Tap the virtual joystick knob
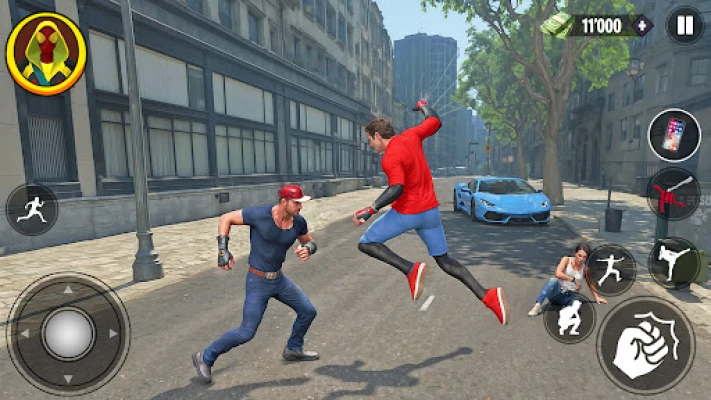Image resolution: width=711 pixels, height=400 pixels. pos(68,333)
